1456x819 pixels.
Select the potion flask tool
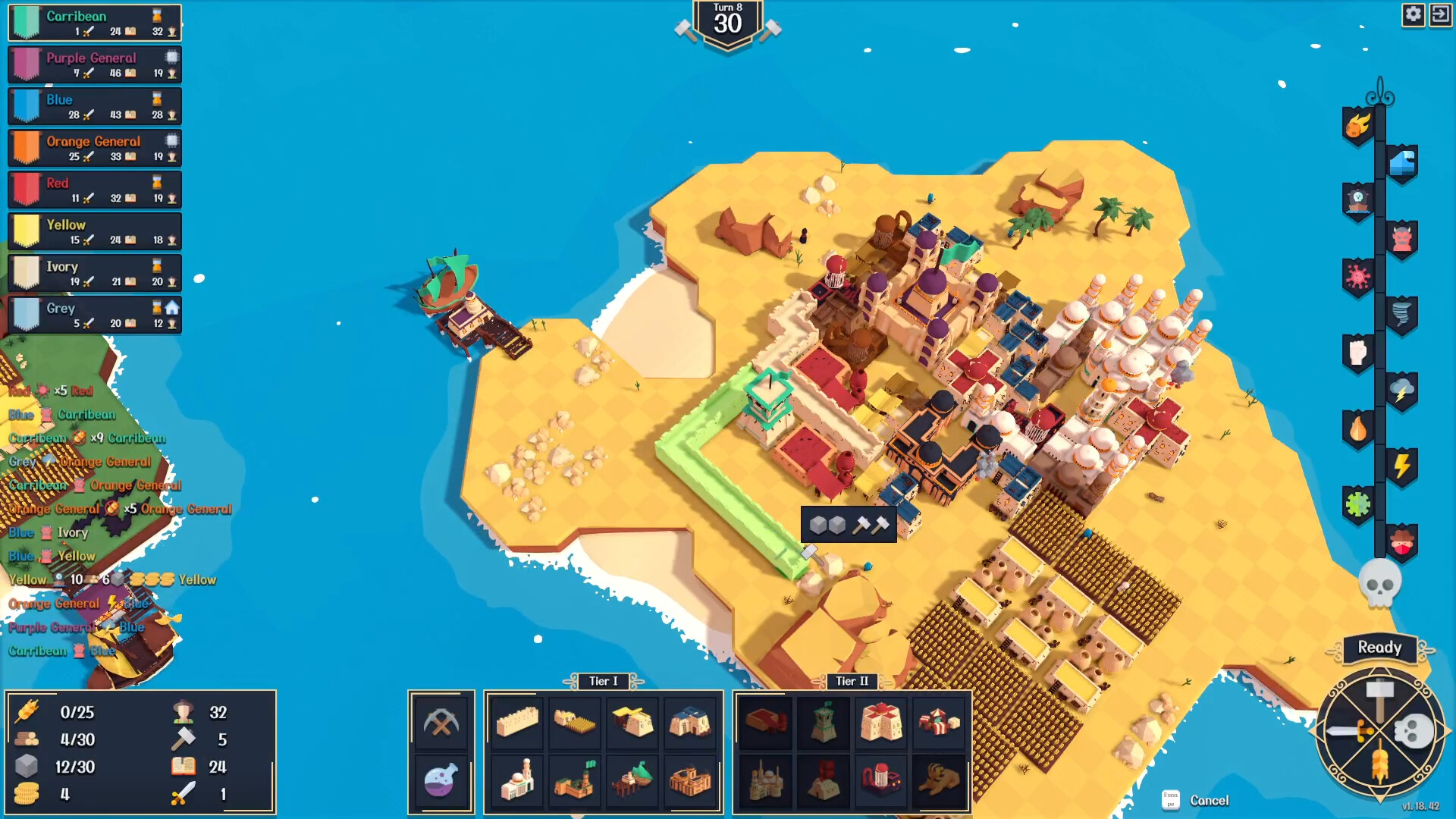(442, 781)
